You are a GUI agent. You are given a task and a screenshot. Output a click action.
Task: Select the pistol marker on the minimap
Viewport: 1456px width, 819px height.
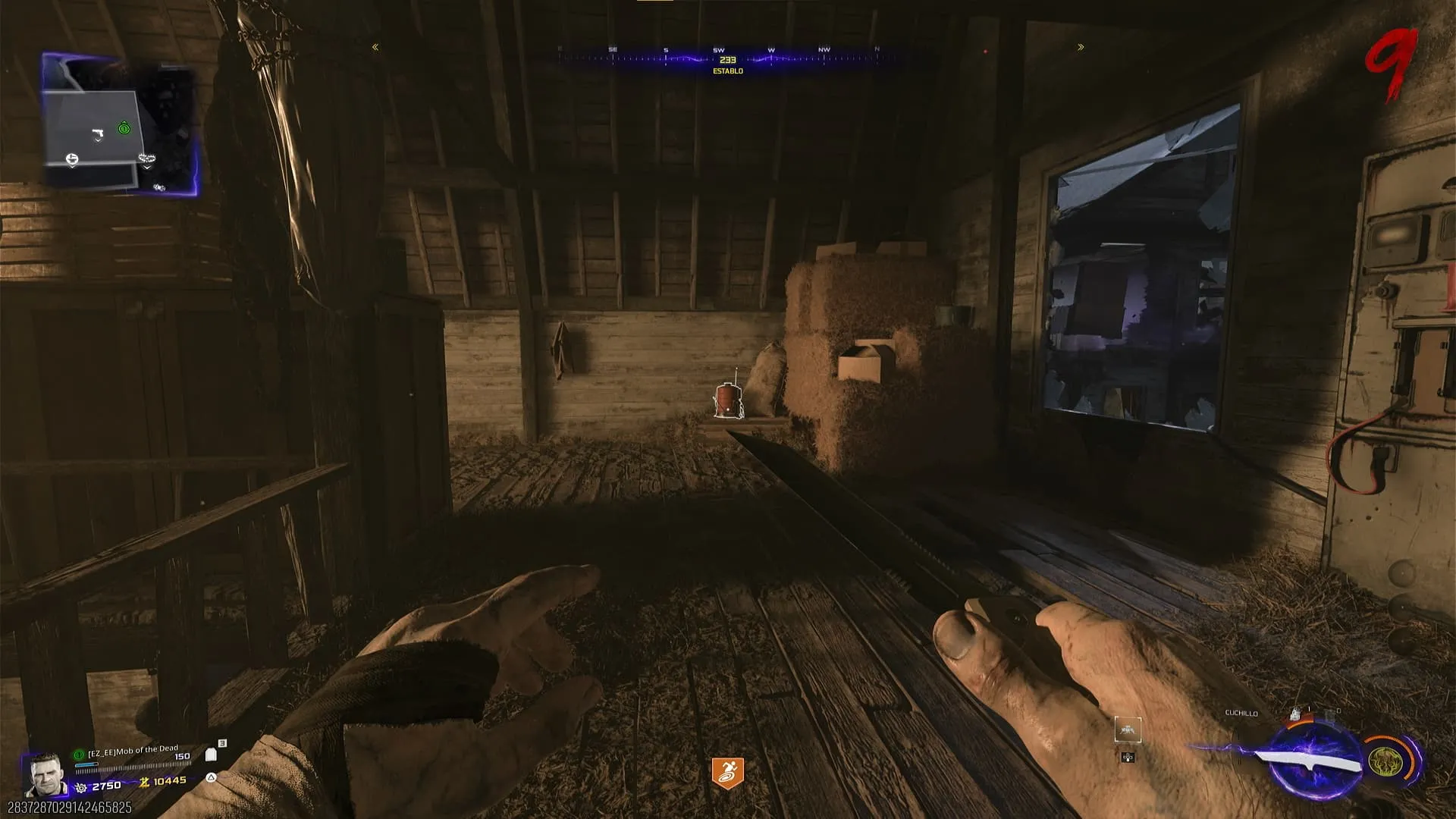coord(97,135)
